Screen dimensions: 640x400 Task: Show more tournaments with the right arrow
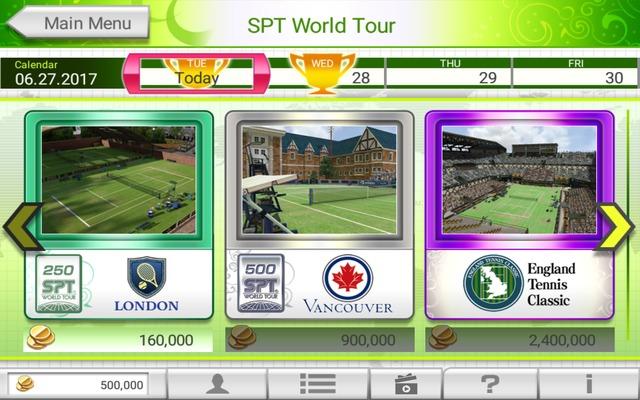pos(619,226)
